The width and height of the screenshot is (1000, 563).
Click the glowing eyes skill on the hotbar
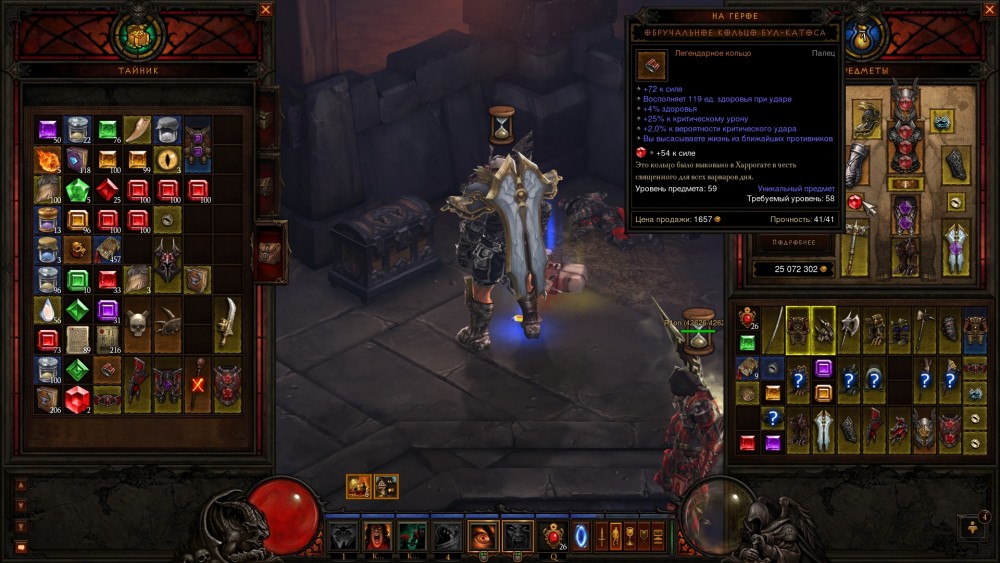(x=482, y=537)
